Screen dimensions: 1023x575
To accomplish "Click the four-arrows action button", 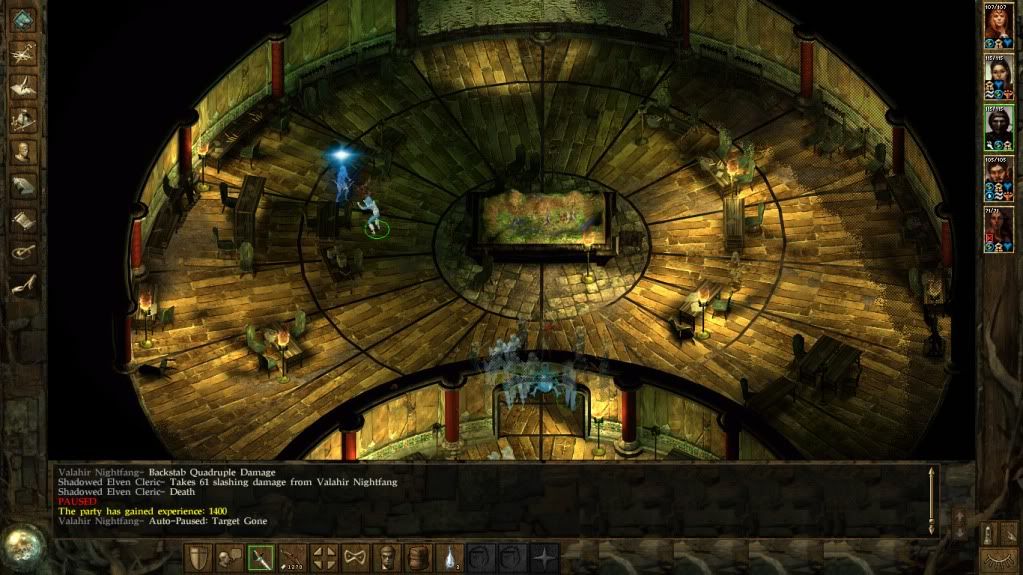I will click(325, 558).
